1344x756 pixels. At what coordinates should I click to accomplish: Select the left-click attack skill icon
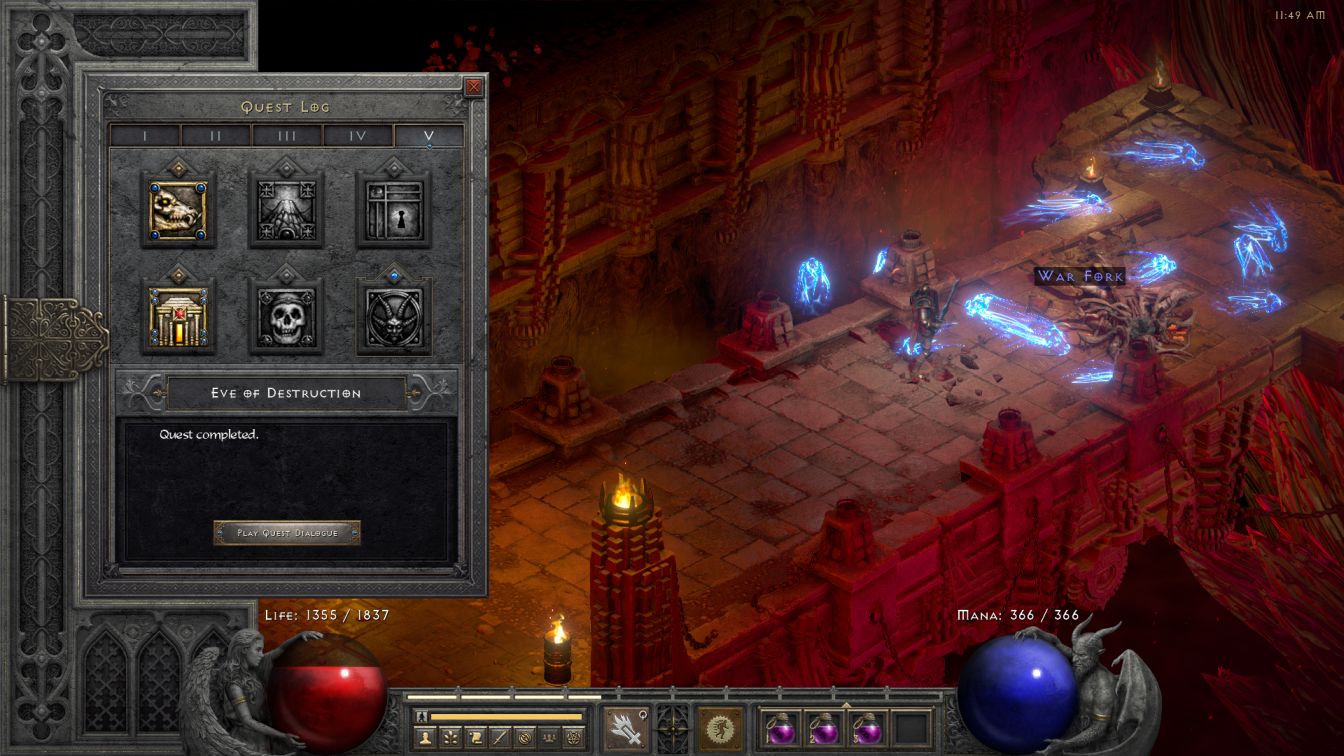(624, 728)
